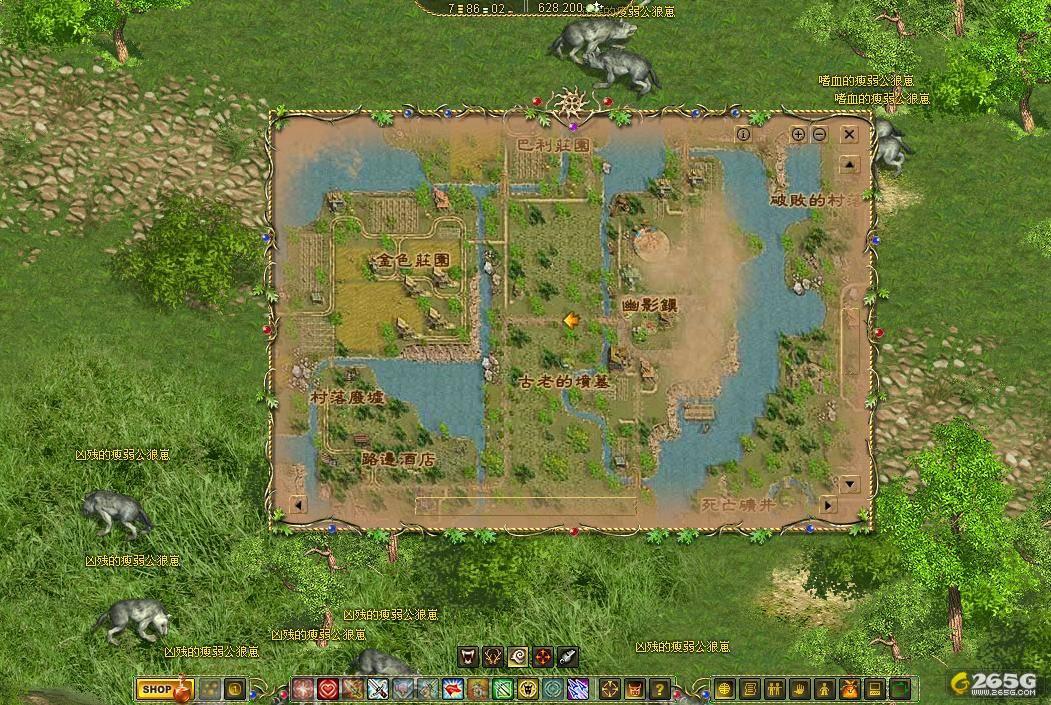Zoom in on the map with plus button

click(x=799, y=134)
